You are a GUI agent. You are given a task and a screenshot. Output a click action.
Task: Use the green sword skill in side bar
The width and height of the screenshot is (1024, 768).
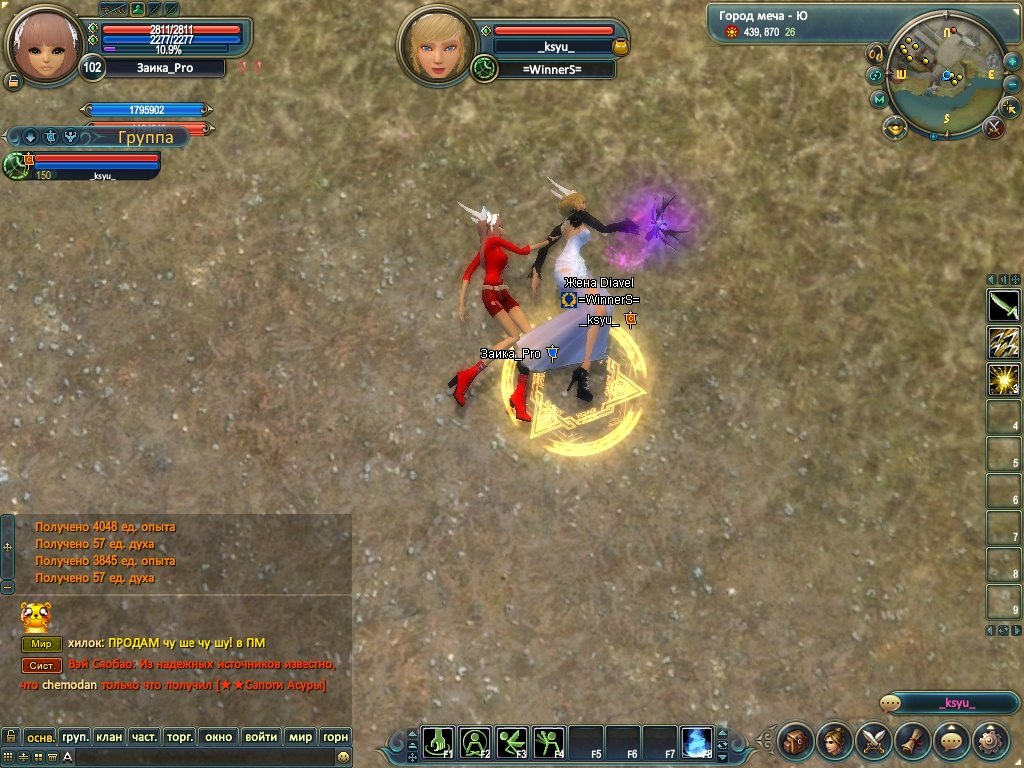click(1003, 305)
